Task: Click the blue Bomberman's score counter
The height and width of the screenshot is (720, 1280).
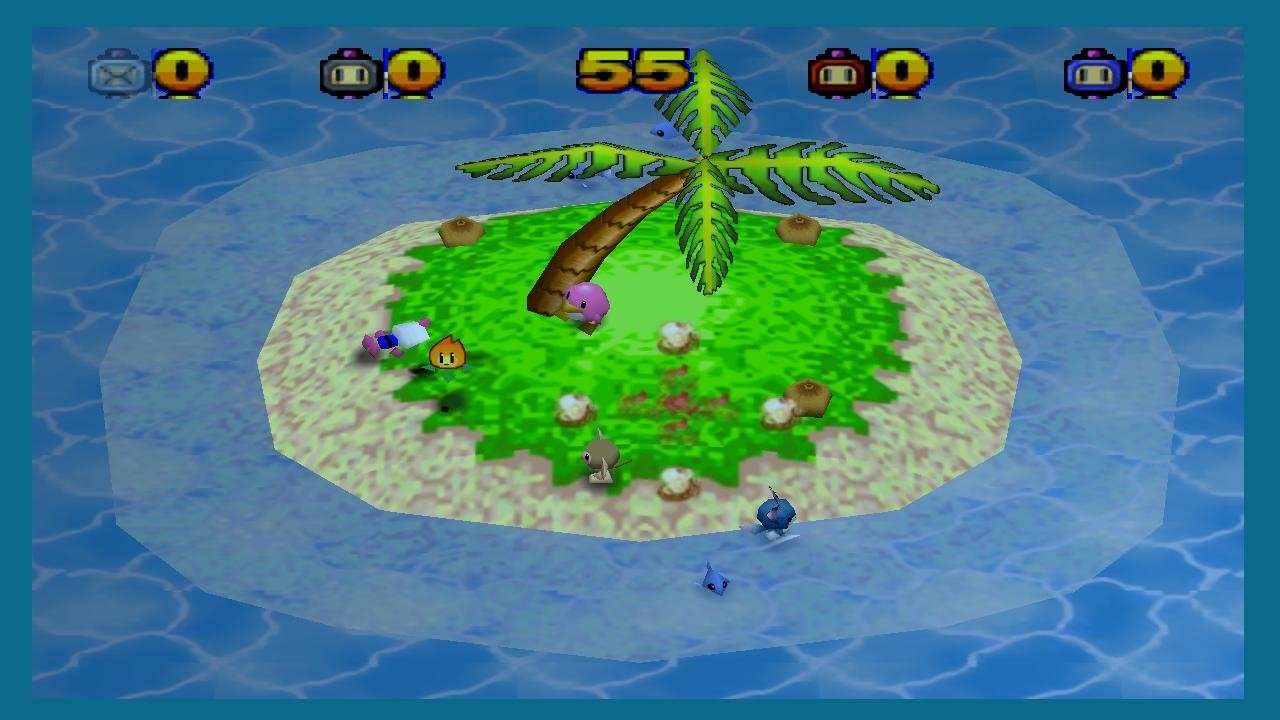Action: (x=1158, y=75)
